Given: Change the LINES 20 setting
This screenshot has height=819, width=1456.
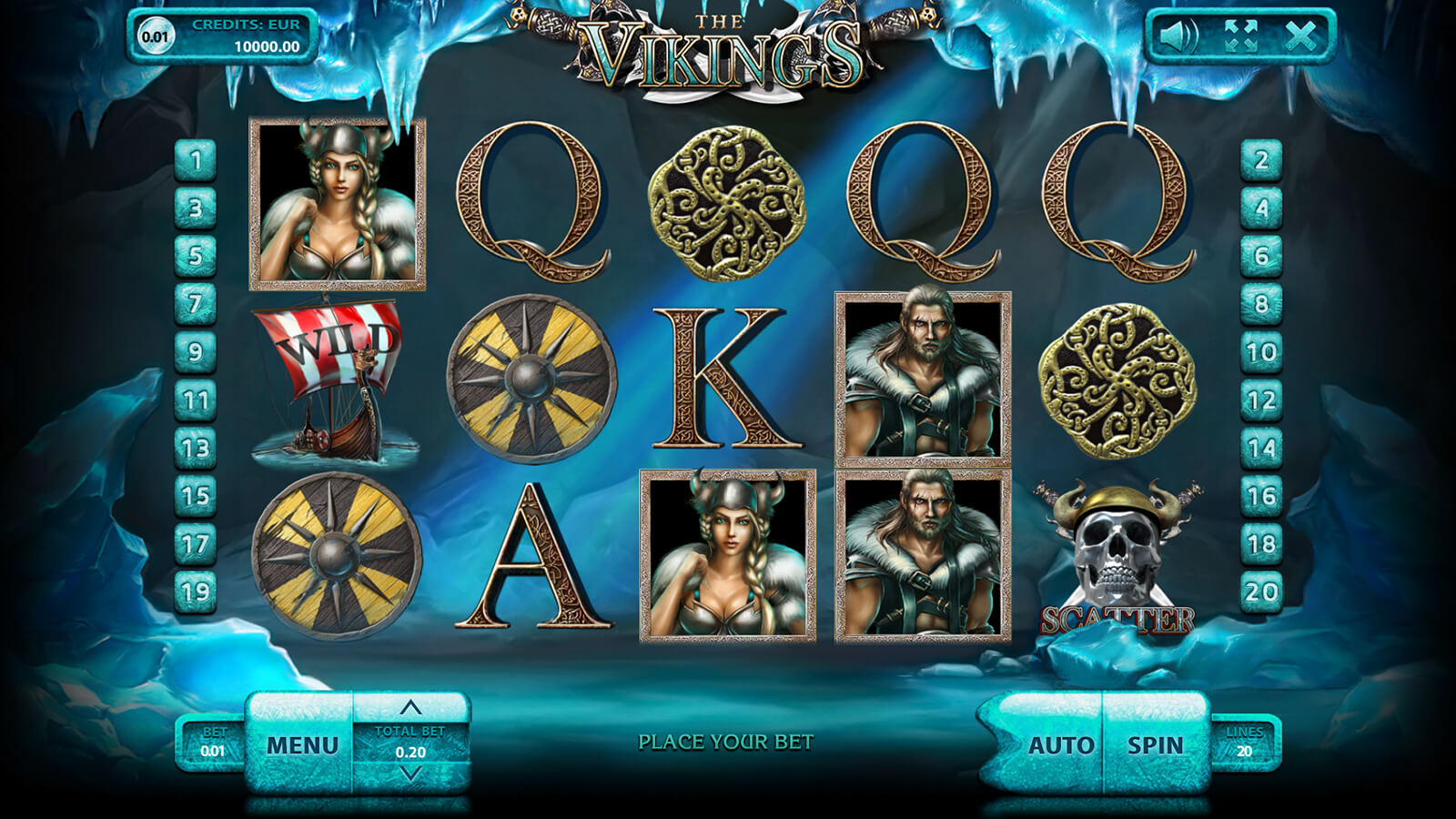Looking at the screenshot, I should 1244,743.
